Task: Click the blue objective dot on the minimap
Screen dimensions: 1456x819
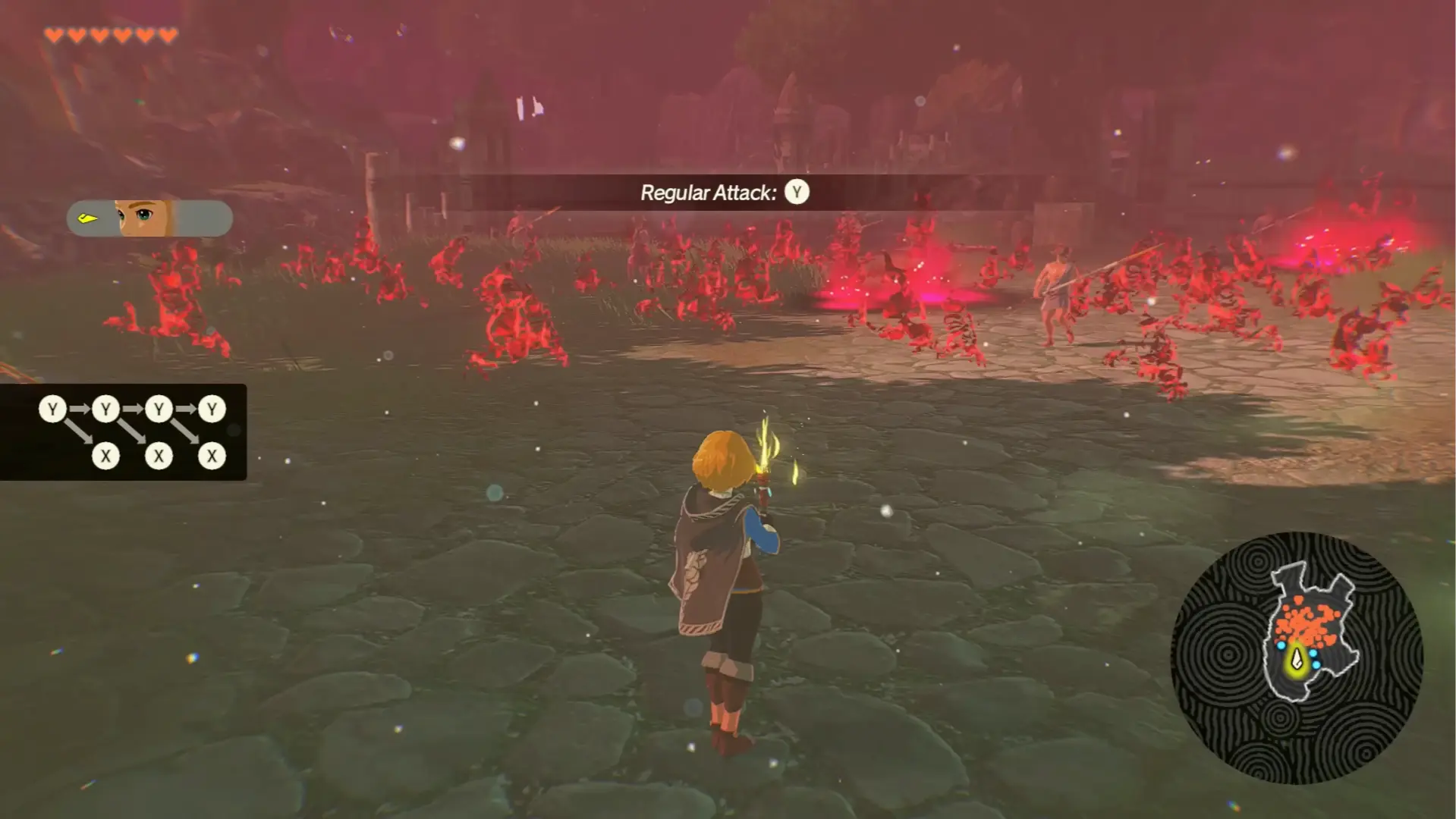Action: (x=1281, y=646)
